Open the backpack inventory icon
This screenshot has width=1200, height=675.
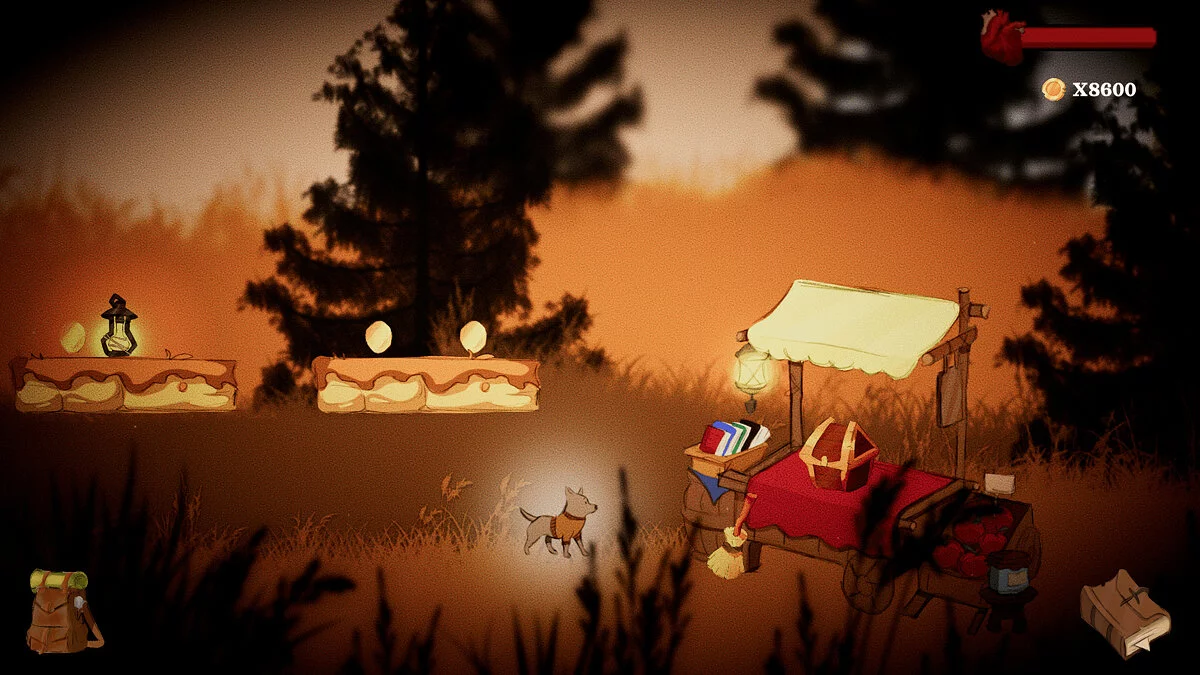[62, 612]
